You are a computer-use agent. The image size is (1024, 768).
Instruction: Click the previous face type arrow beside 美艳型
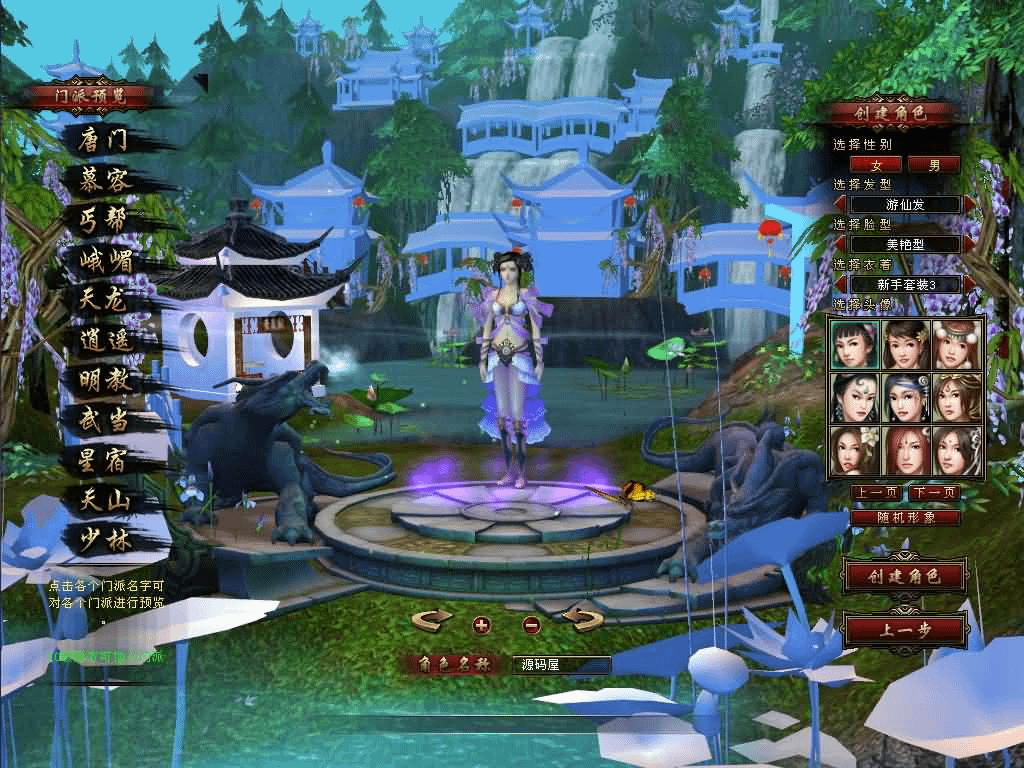[841, 244]
